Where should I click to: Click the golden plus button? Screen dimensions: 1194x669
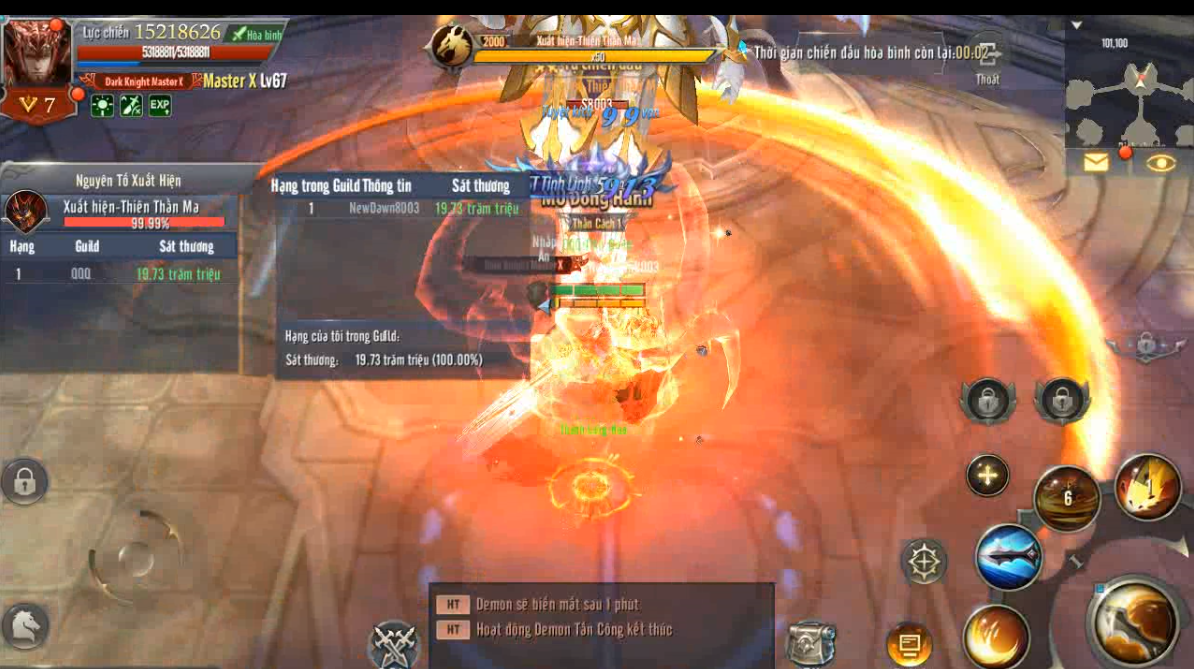click(987, 476)
